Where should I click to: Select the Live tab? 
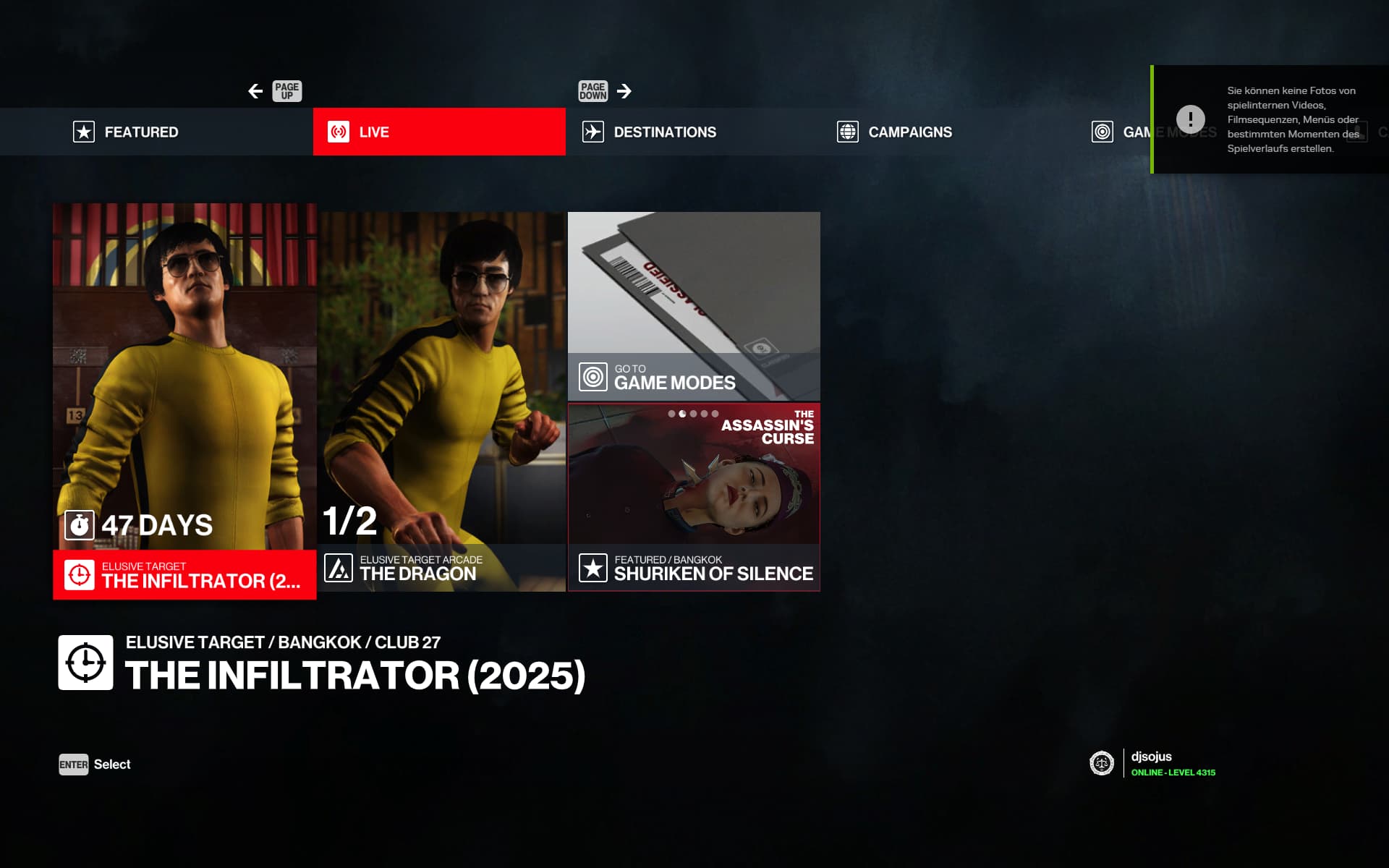point(438,132)
